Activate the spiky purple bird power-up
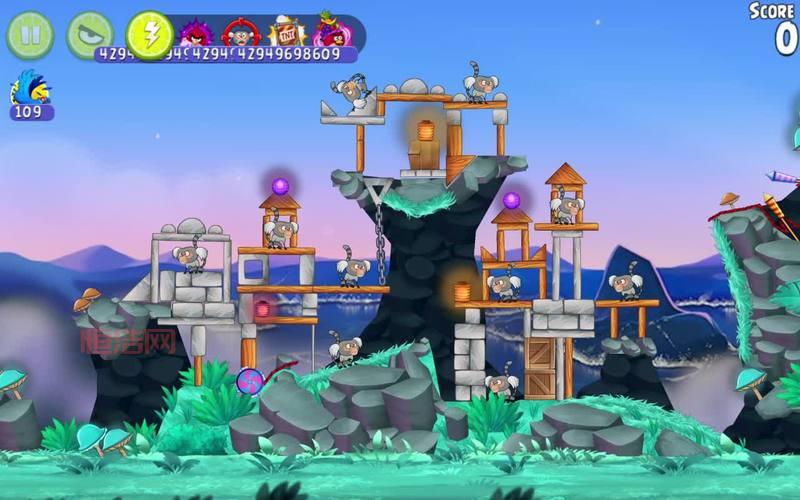This screenshot has width=800, height=500. (197, 33)
